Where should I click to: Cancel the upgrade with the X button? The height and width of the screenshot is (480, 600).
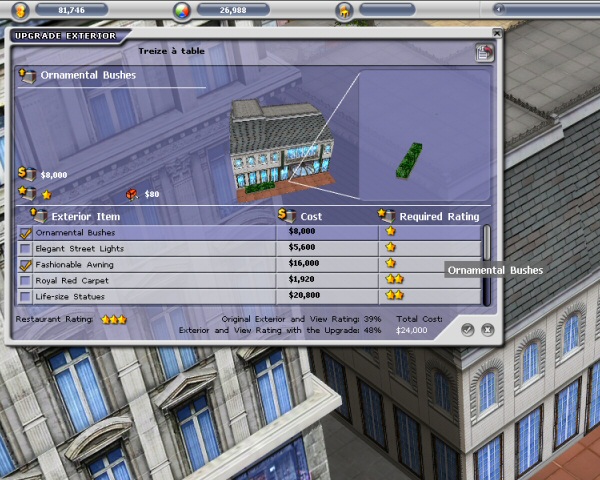click(x=487, y=329)
